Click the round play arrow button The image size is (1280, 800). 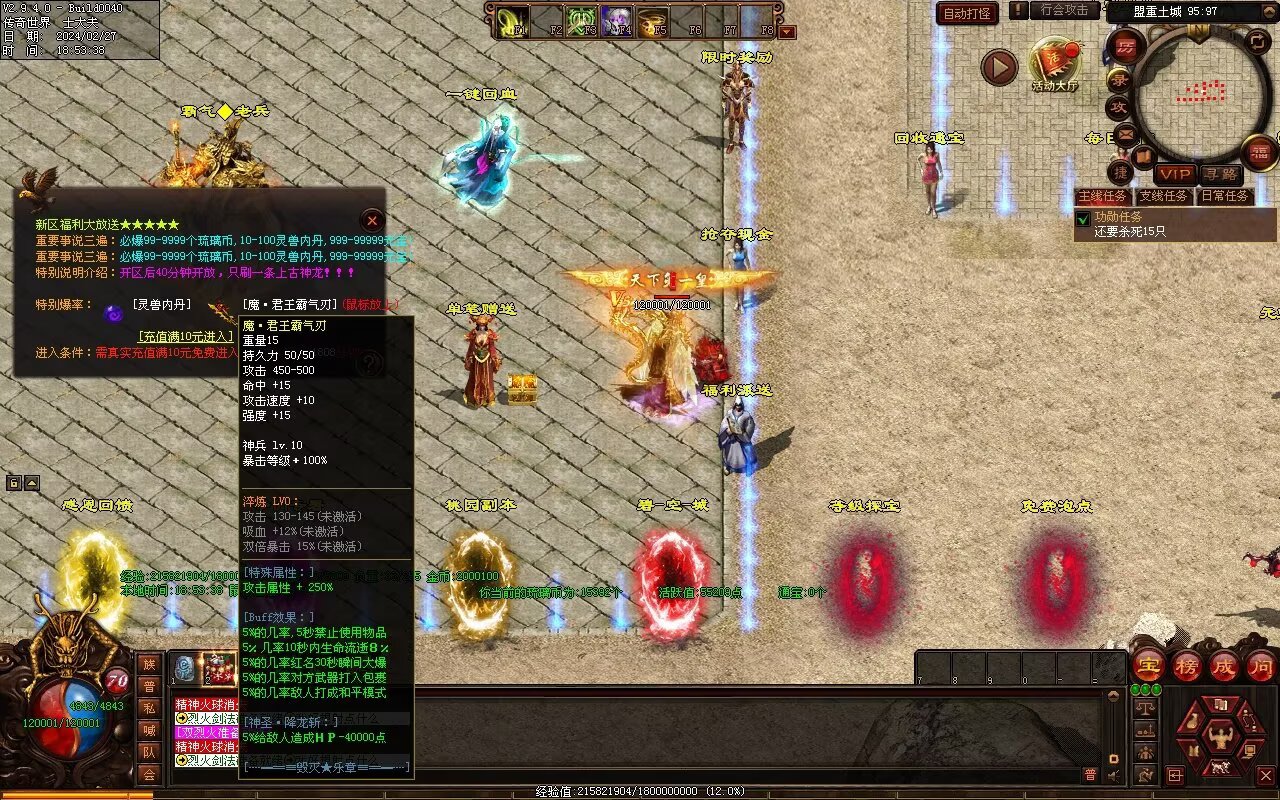click(x=999, y=67)
